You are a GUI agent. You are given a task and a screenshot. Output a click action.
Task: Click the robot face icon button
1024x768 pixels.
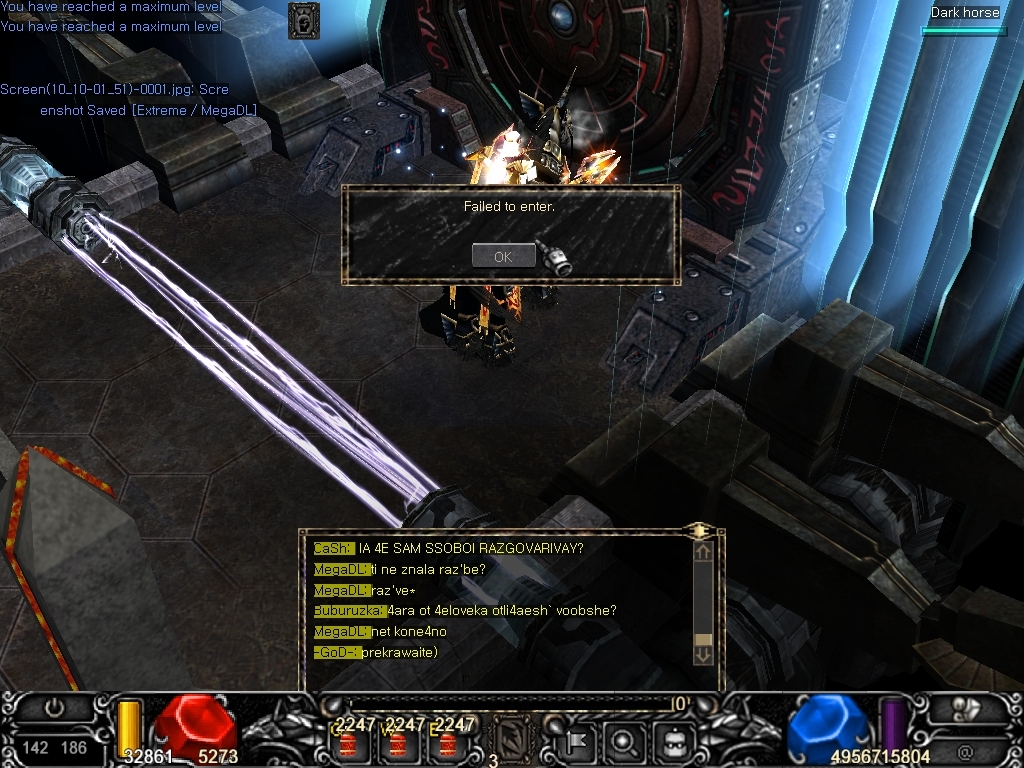pyautogui.click(x=672, y=742)
